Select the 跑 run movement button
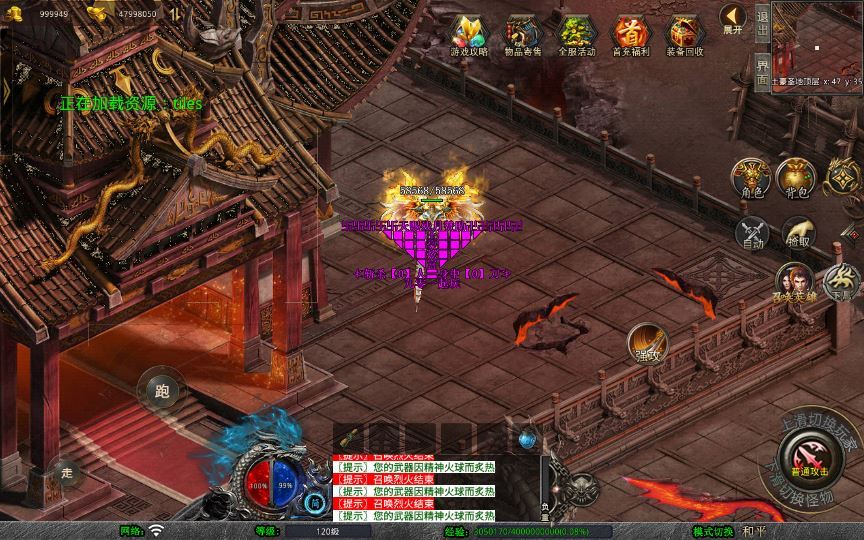 (x=162, y=391)
